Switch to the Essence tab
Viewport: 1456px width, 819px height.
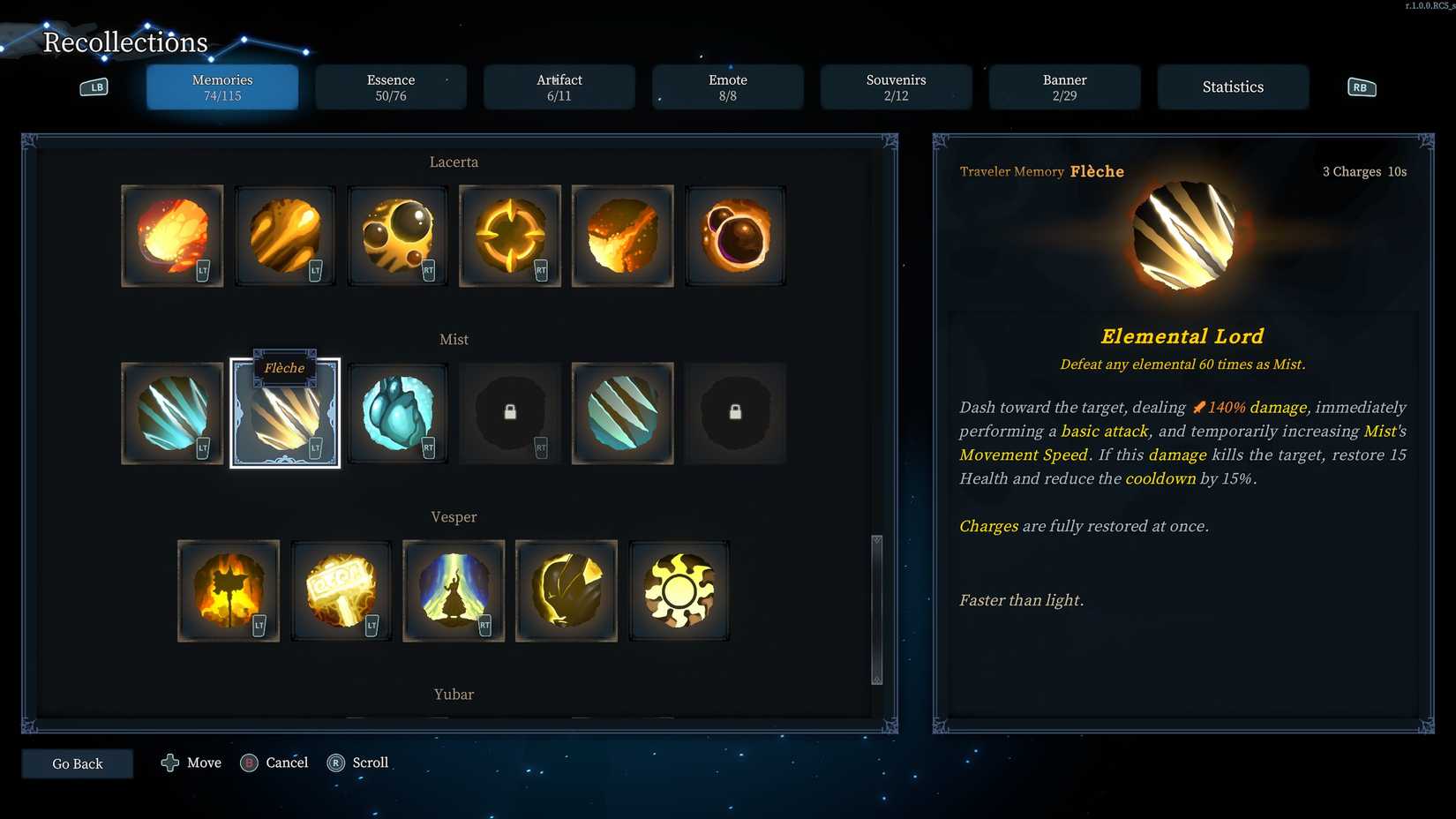pos(391,87)
